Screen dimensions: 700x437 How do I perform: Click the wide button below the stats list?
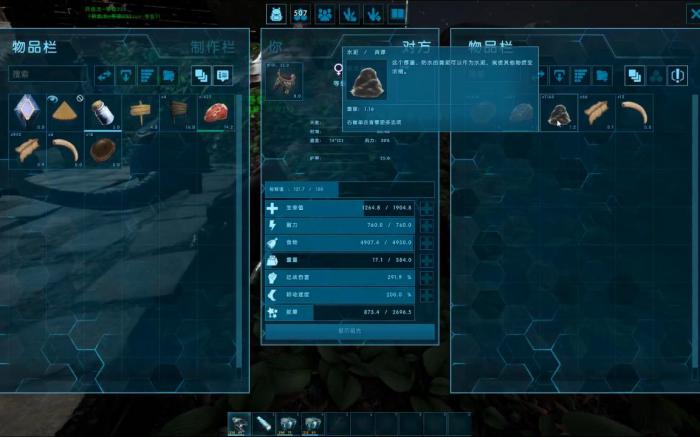tap(349, 330)
